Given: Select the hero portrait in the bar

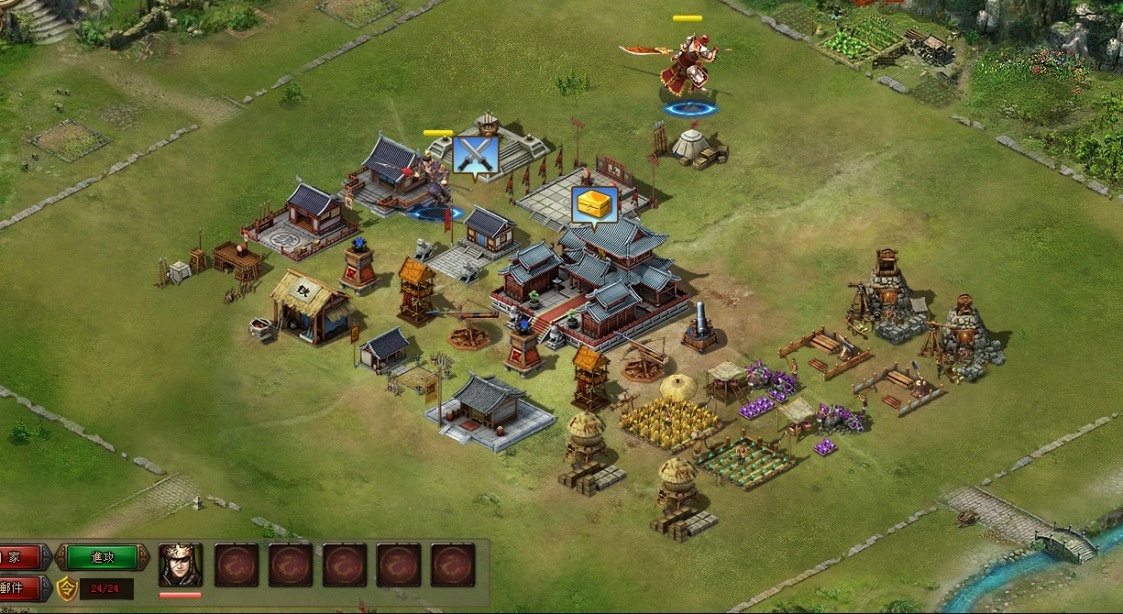Looking at the screenshot, I should click(180, 566).
